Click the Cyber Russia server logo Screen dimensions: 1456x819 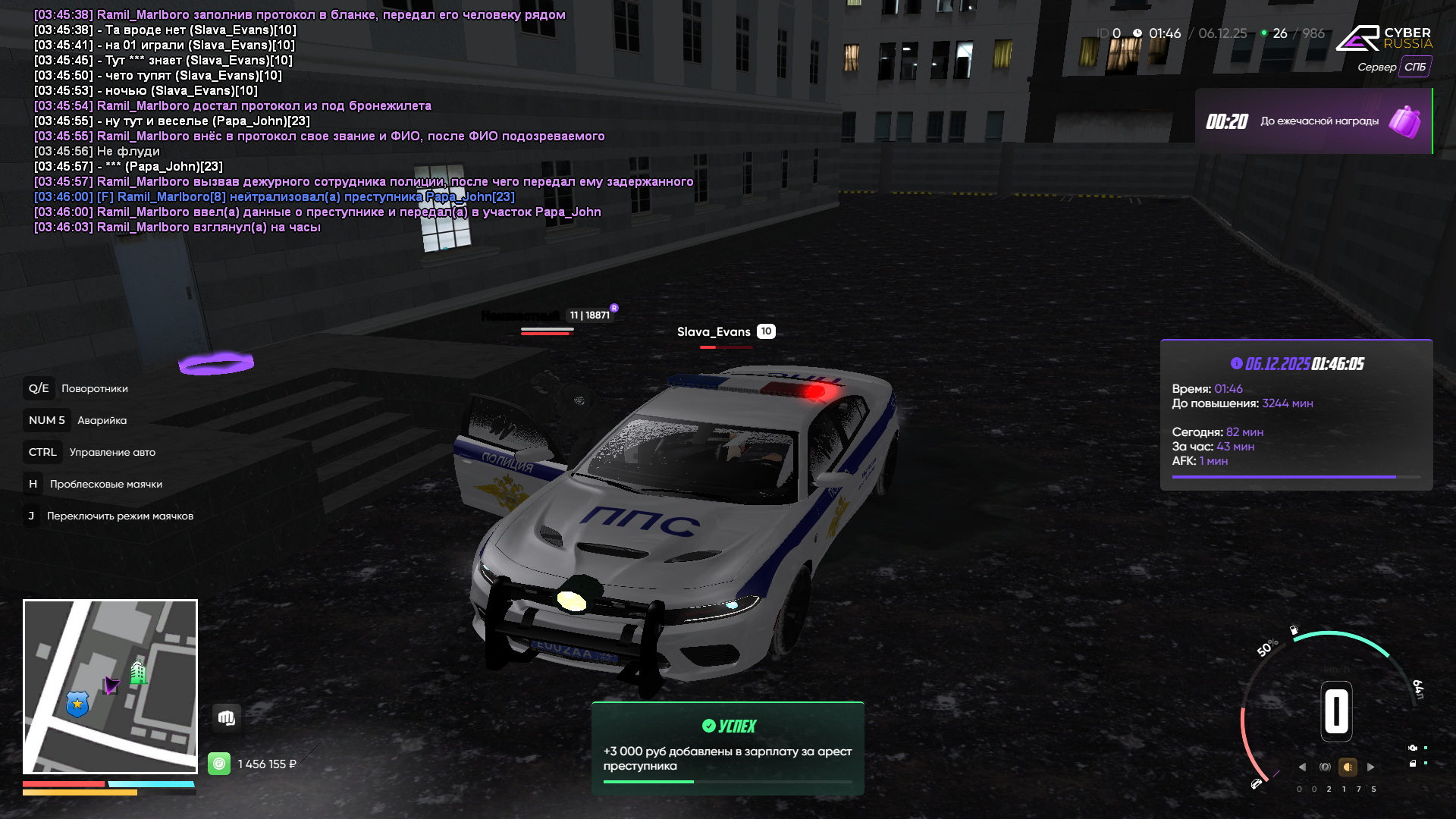click(x=1383, y=38)
